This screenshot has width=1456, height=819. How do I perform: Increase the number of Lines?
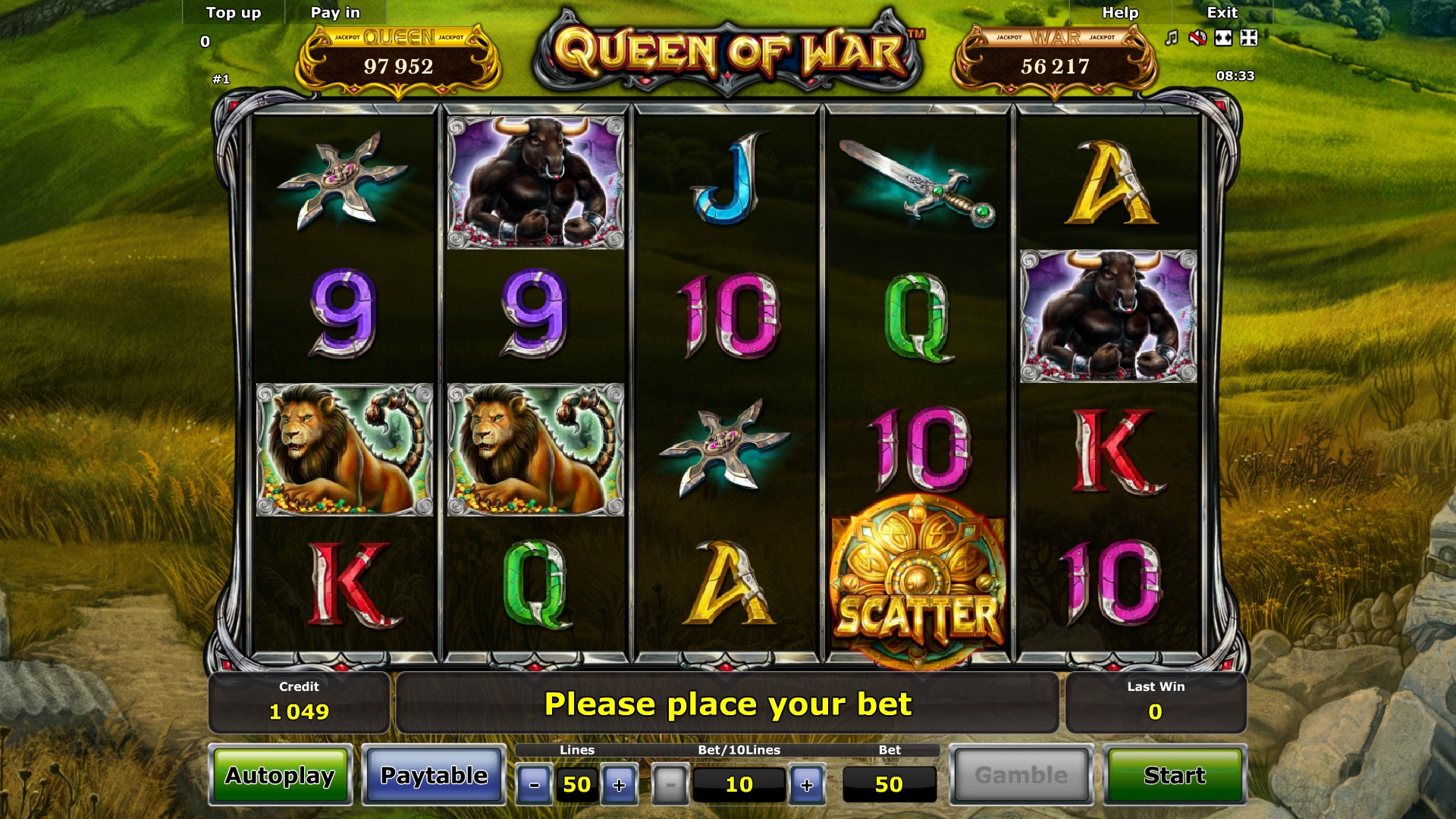tap(620, 785)
